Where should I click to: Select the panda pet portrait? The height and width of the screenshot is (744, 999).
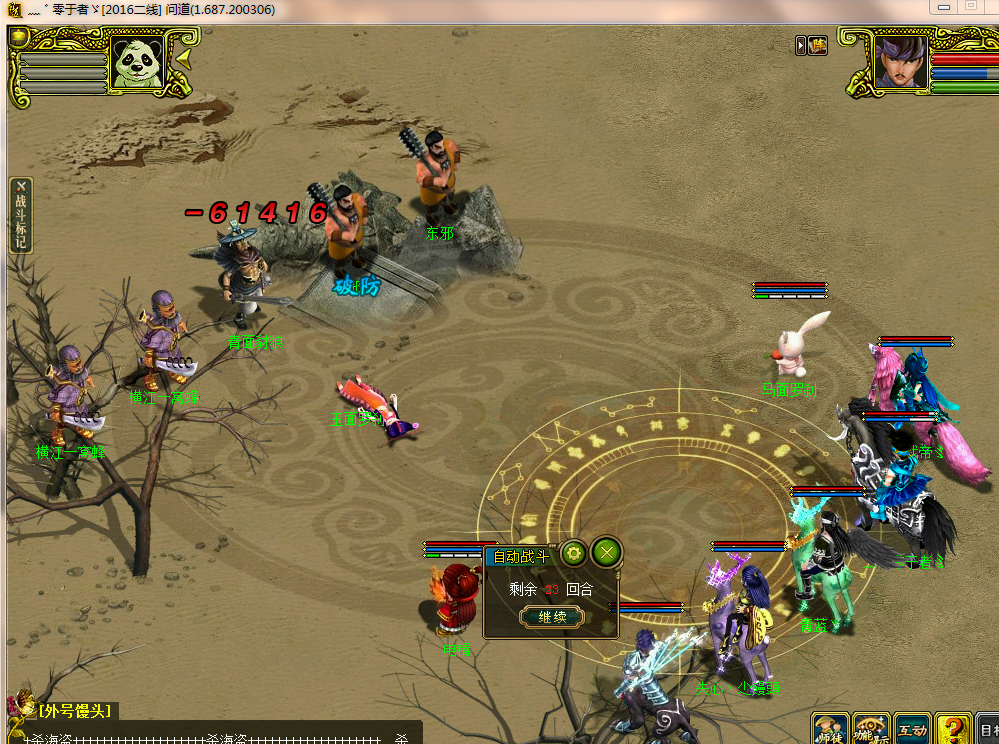click(138, 62)
